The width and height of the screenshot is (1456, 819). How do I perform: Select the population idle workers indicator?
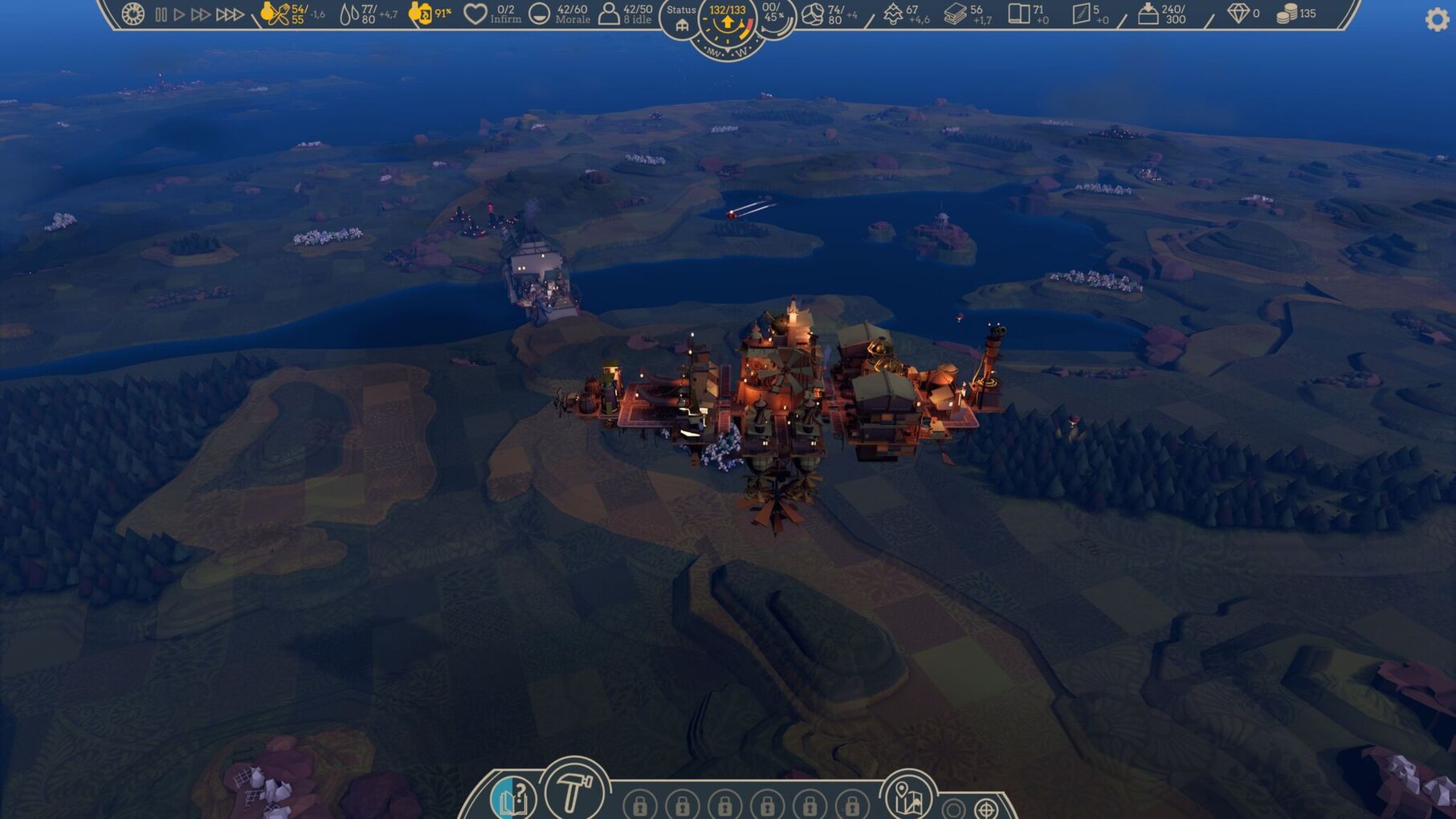click(610, 14)
